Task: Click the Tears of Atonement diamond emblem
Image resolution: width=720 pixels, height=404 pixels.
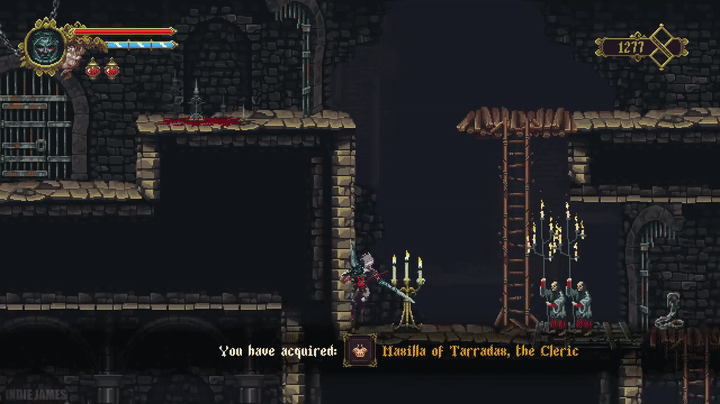Action: point(664,46)
